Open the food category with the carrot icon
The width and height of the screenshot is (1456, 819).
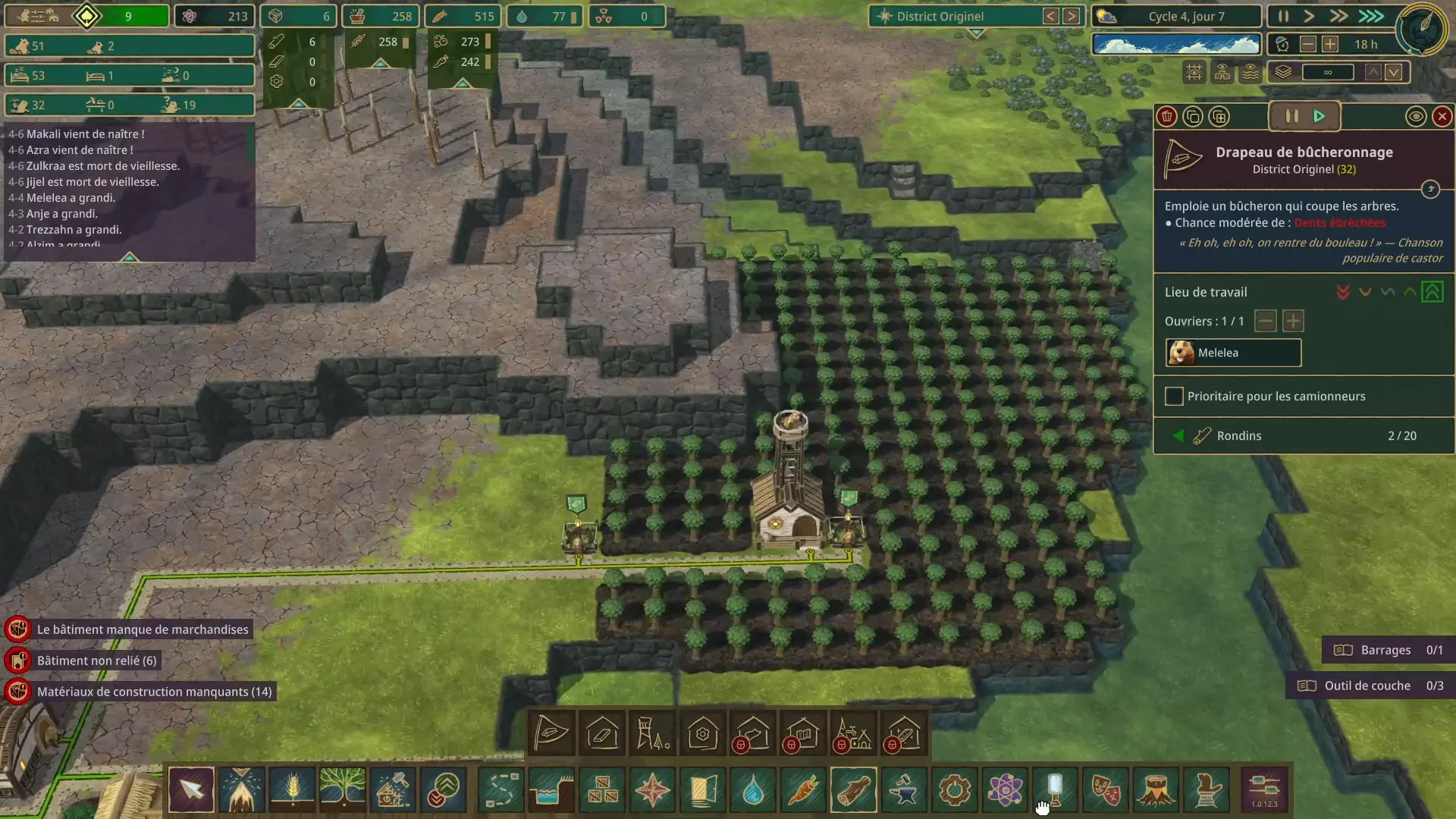tap(803, 790)
